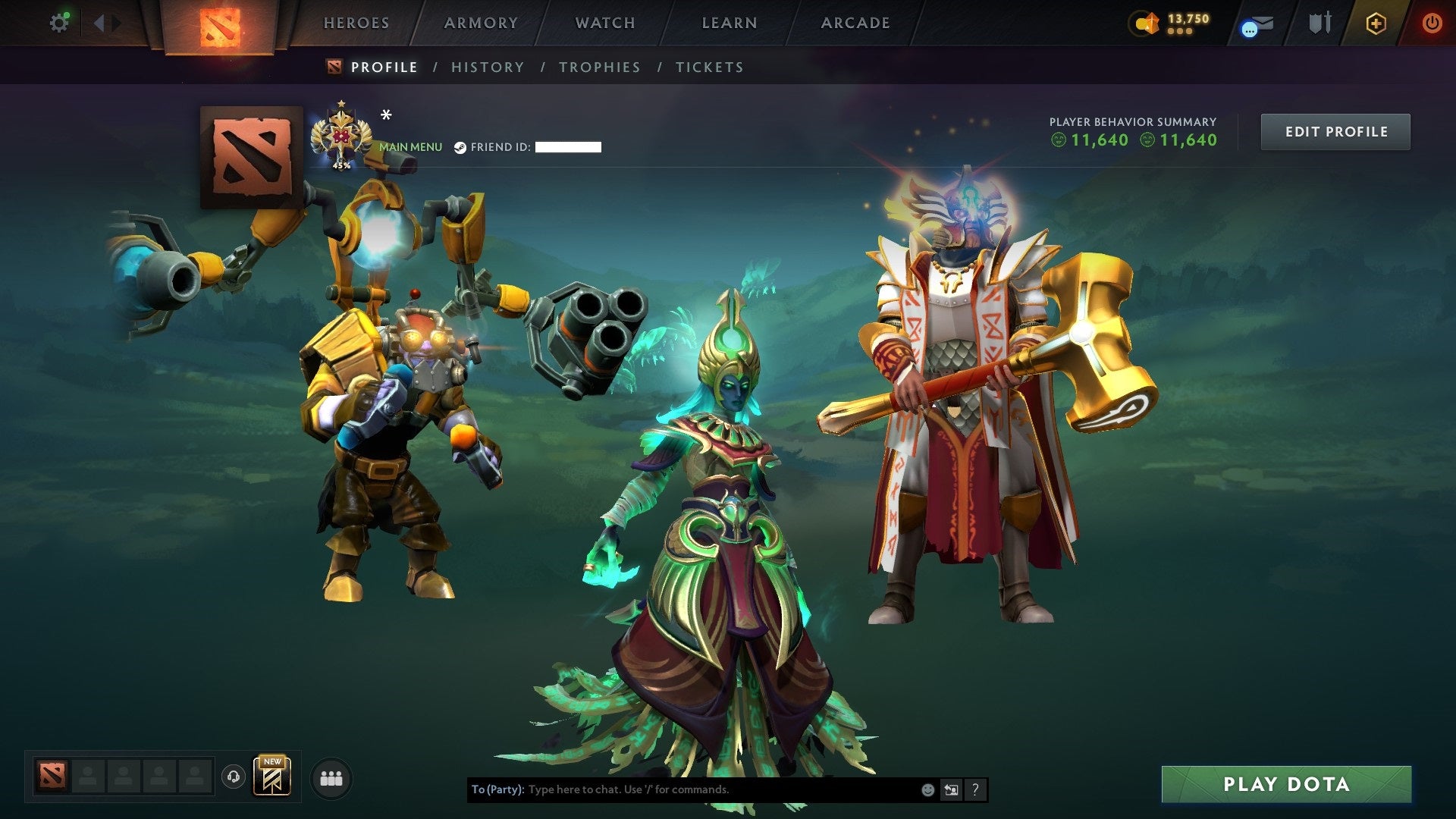
Task: Toggle the settings gear panel
Action: pos(59,23)
